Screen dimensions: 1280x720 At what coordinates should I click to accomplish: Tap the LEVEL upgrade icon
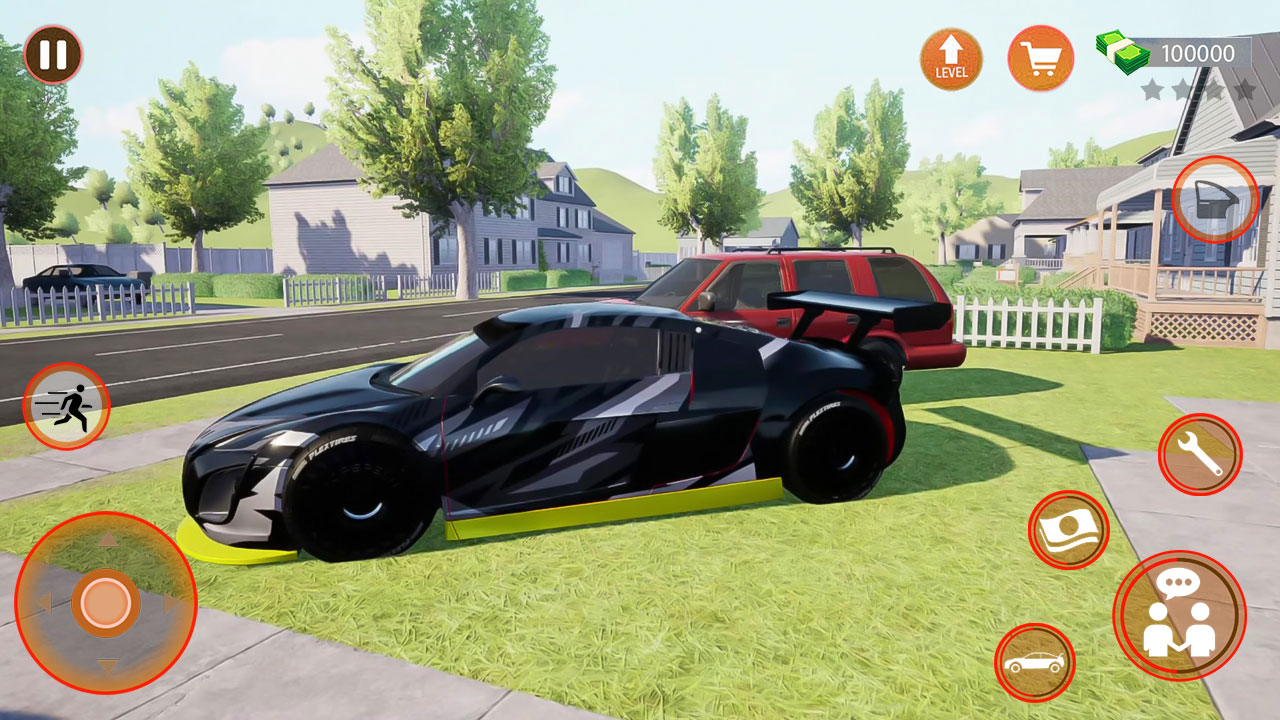tap(951, 58)
